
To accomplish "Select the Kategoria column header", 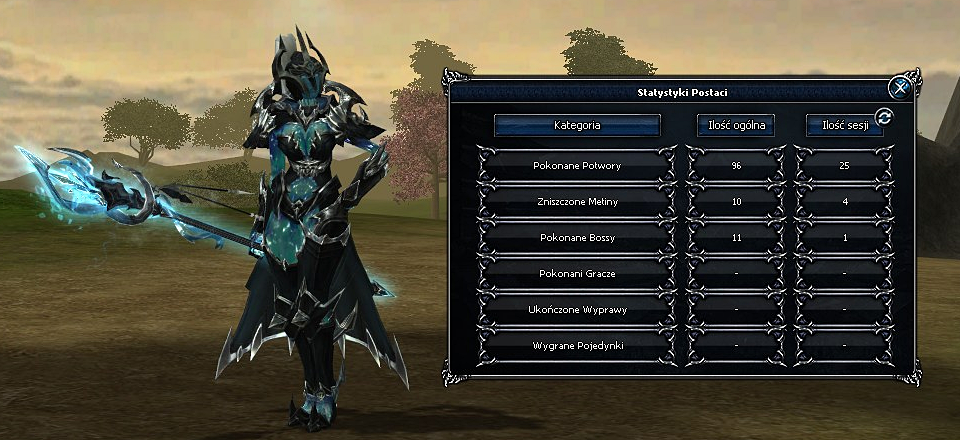I will 577,125.
